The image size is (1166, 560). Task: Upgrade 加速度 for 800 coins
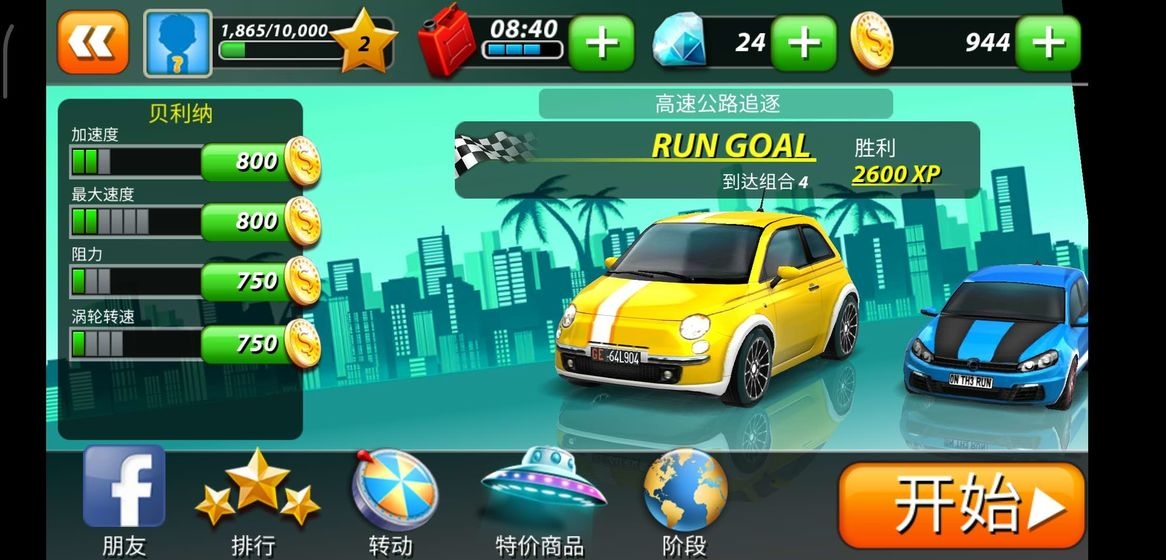tap(260, 161)
